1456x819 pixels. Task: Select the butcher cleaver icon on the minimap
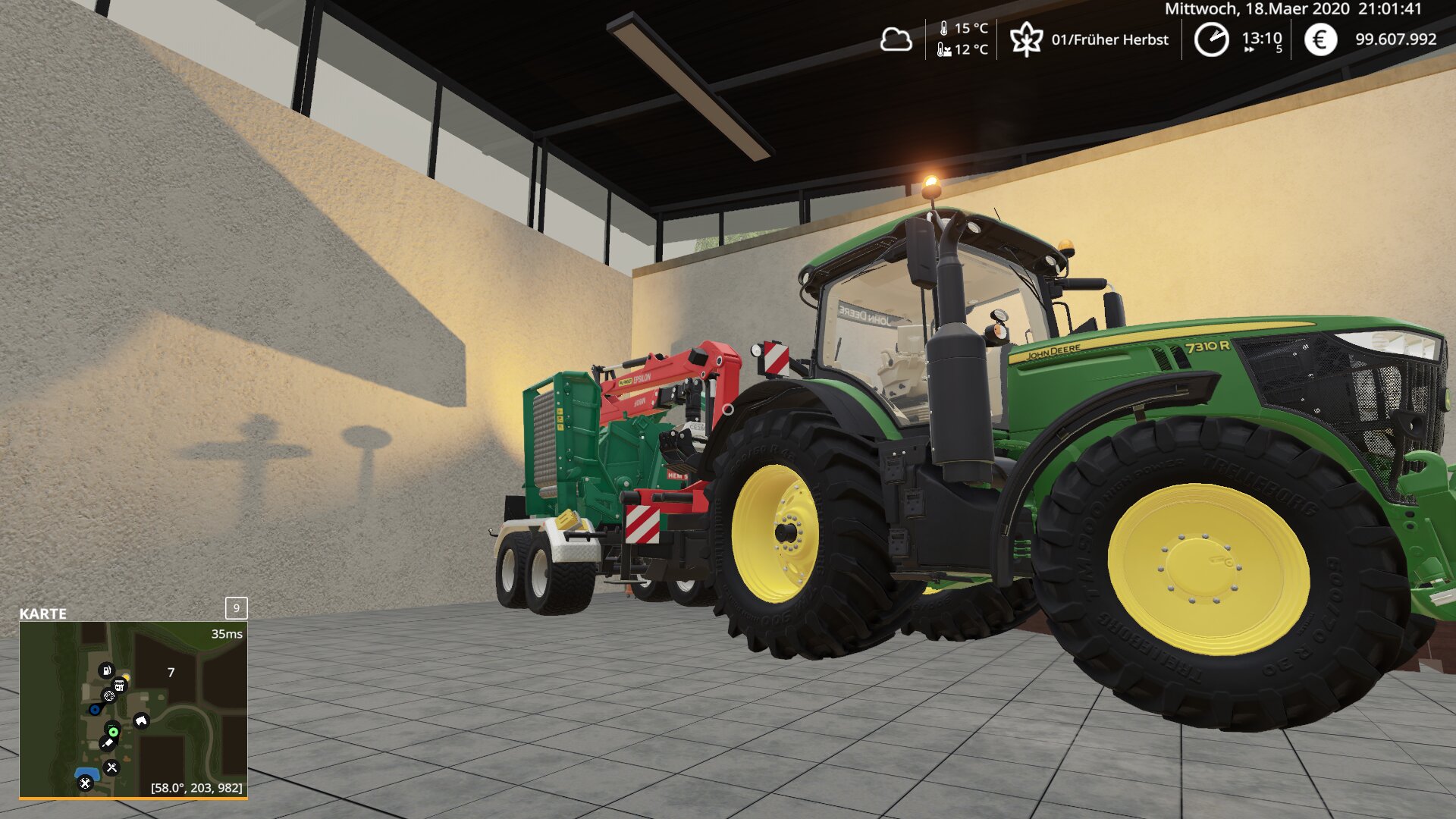tap(108, 742)
